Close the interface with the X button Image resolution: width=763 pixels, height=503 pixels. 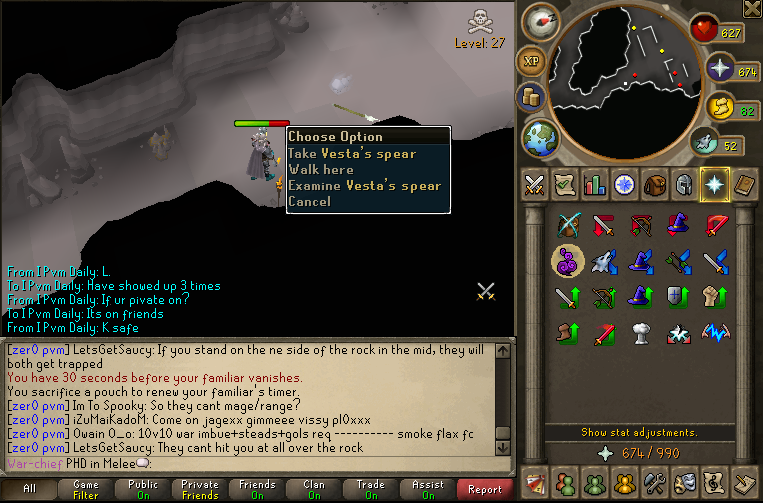point(752,9)
